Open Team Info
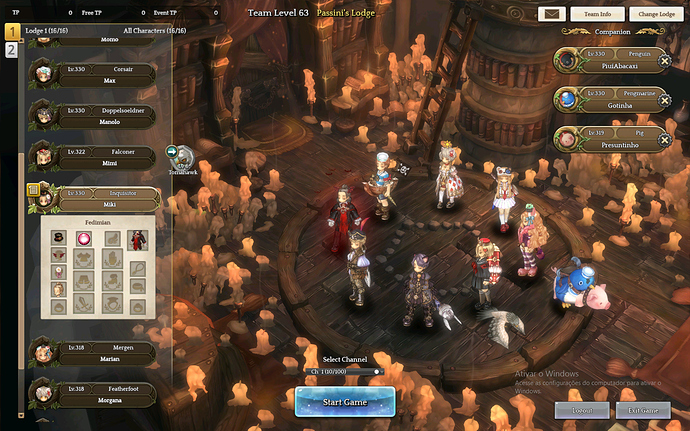The image size is (690, 431). pyautogui.click(x=598, y=14)
